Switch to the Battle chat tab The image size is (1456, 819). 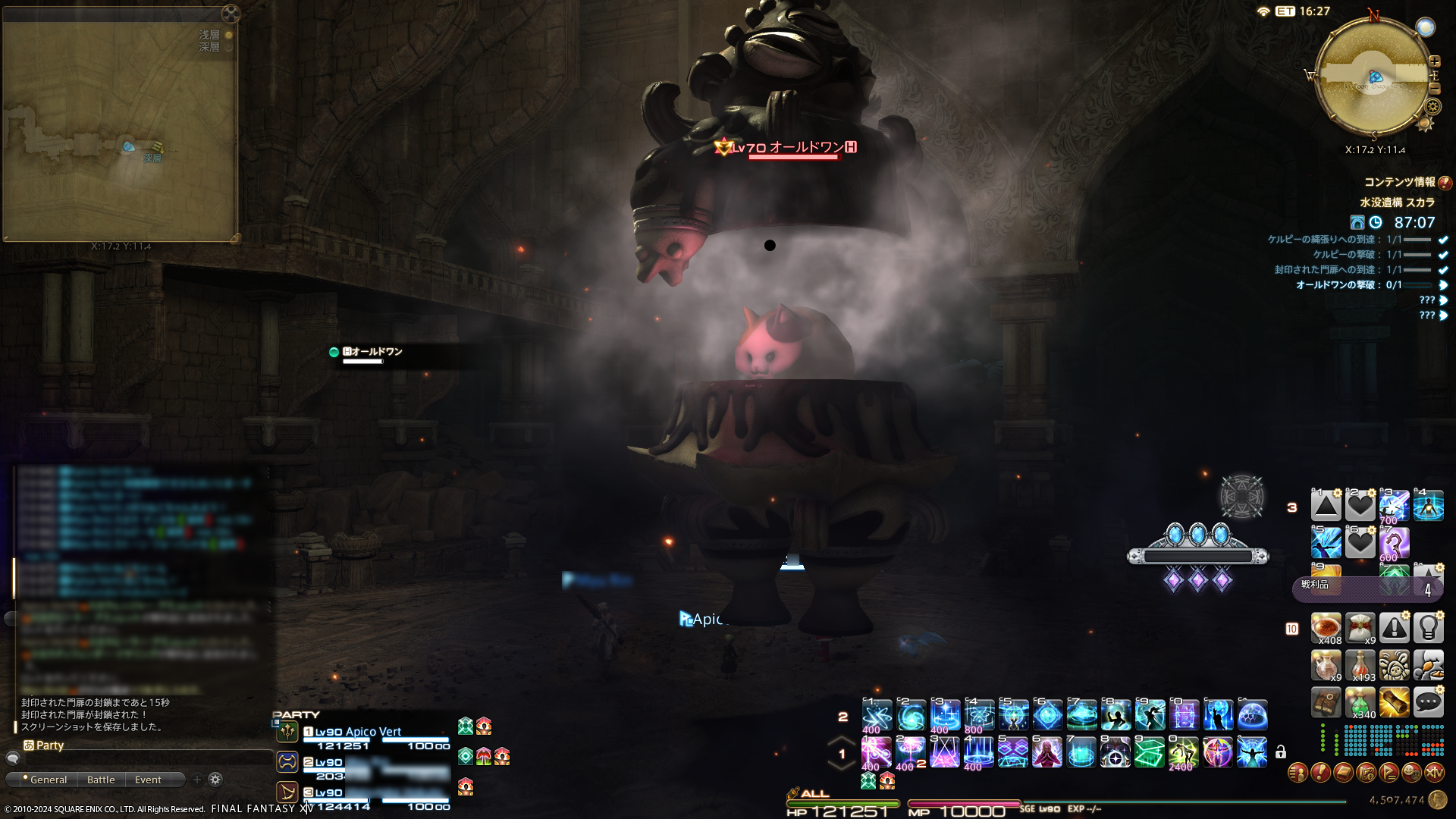pyautogui.click(x=101, y=780)
